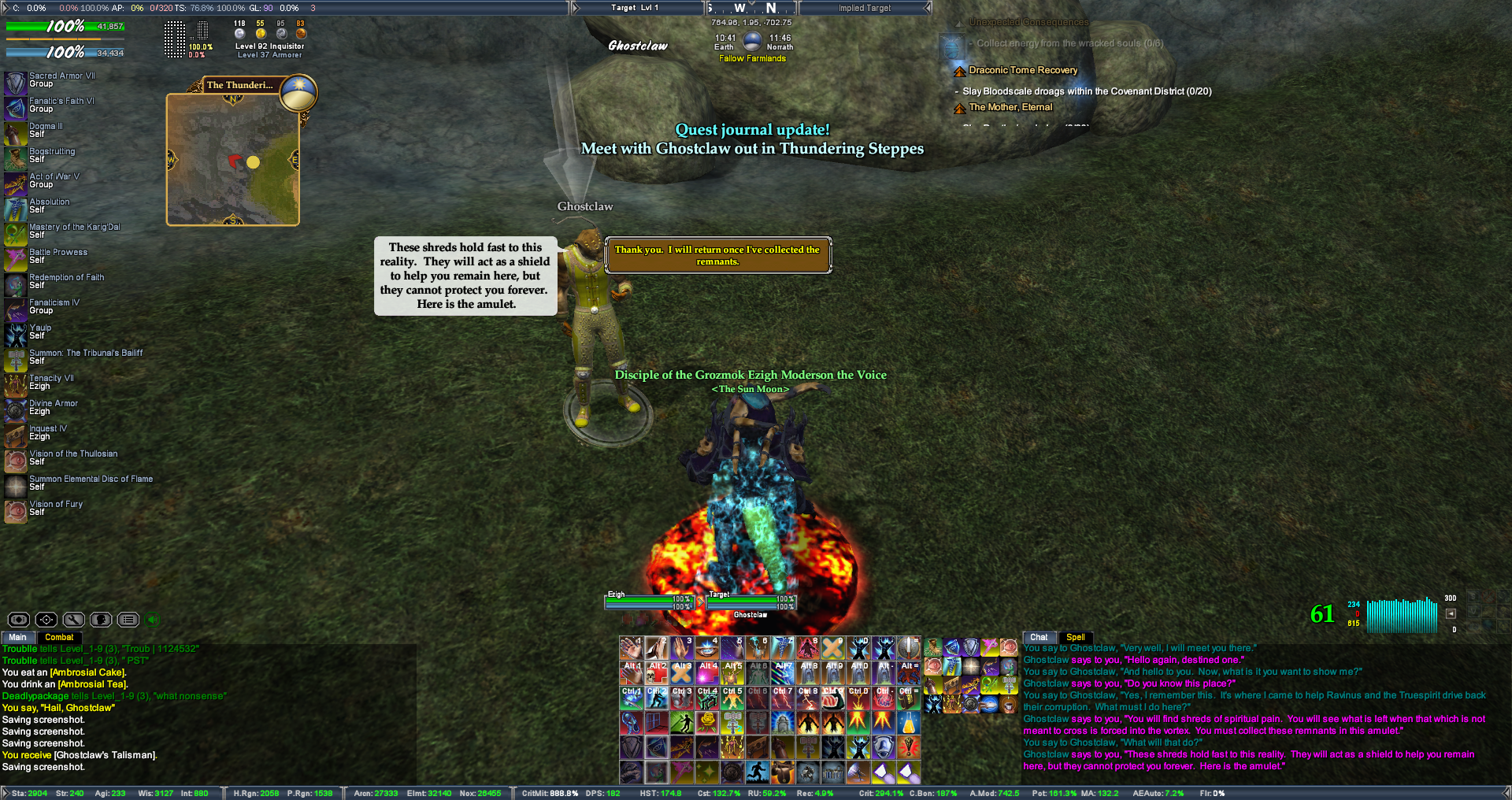Activate the yellow rose hotbar ability

pyautogui.click(x=707, y=722)
